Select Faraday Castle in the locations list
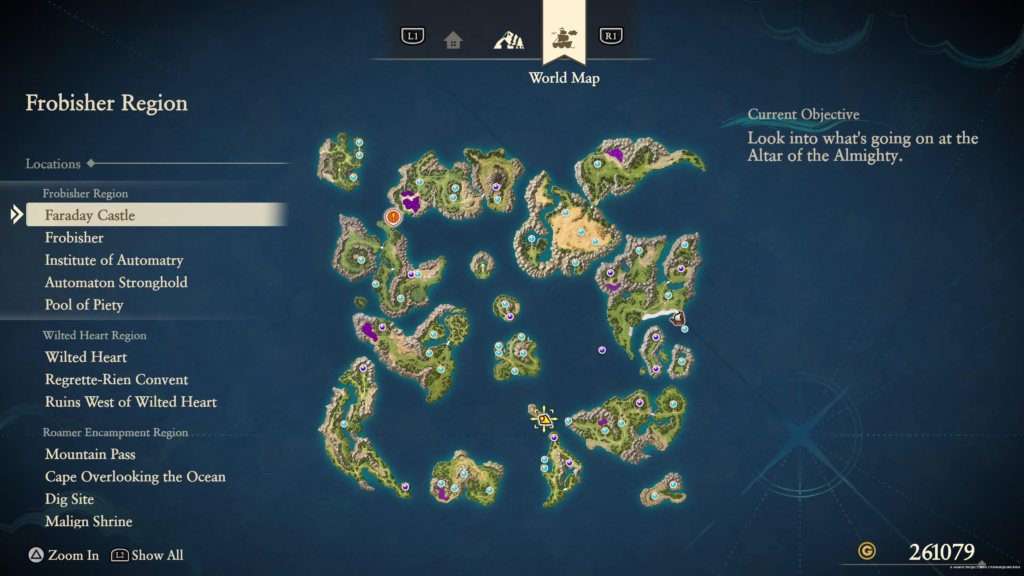 click(x=90, y=215)
